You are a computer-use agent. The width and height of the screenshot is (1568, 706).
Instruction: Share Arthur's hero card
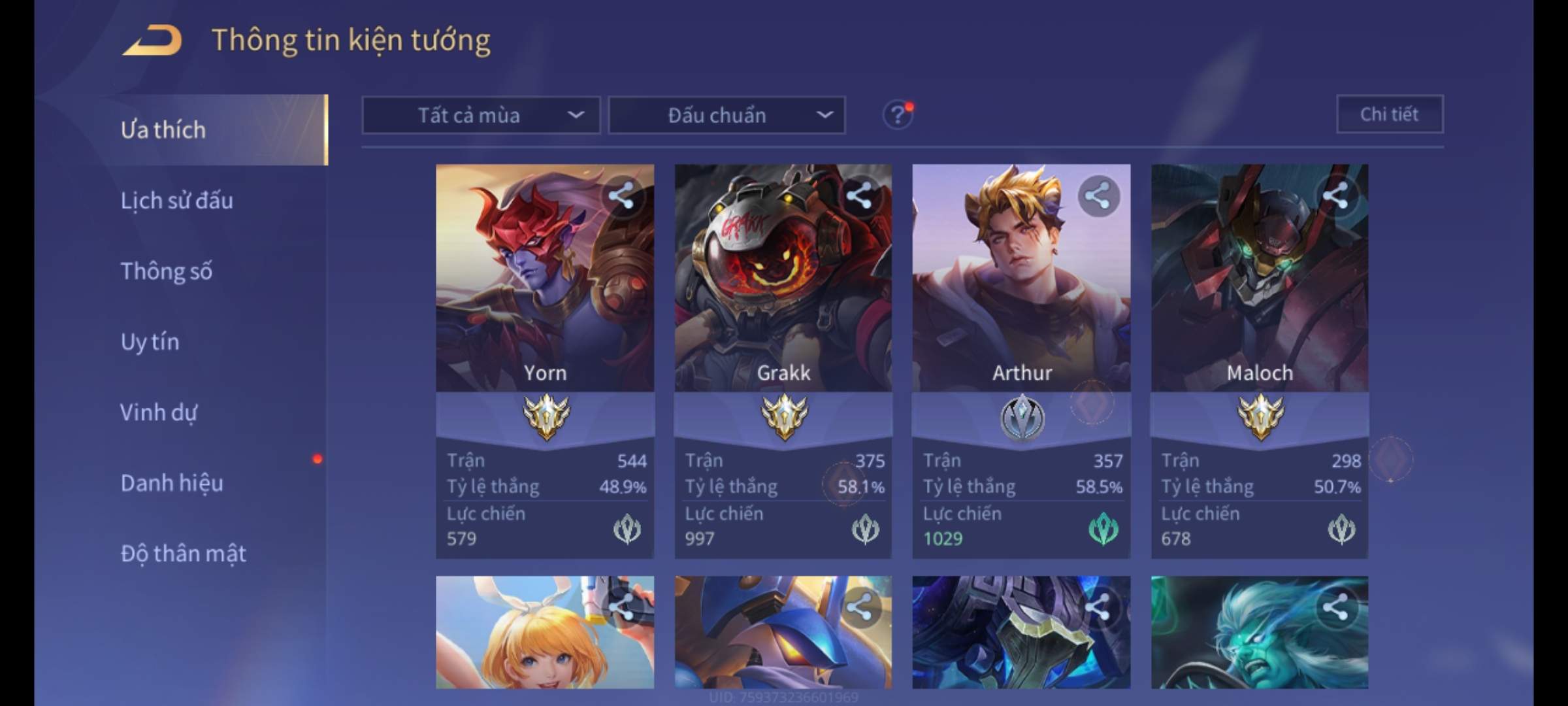[1098, 195]
